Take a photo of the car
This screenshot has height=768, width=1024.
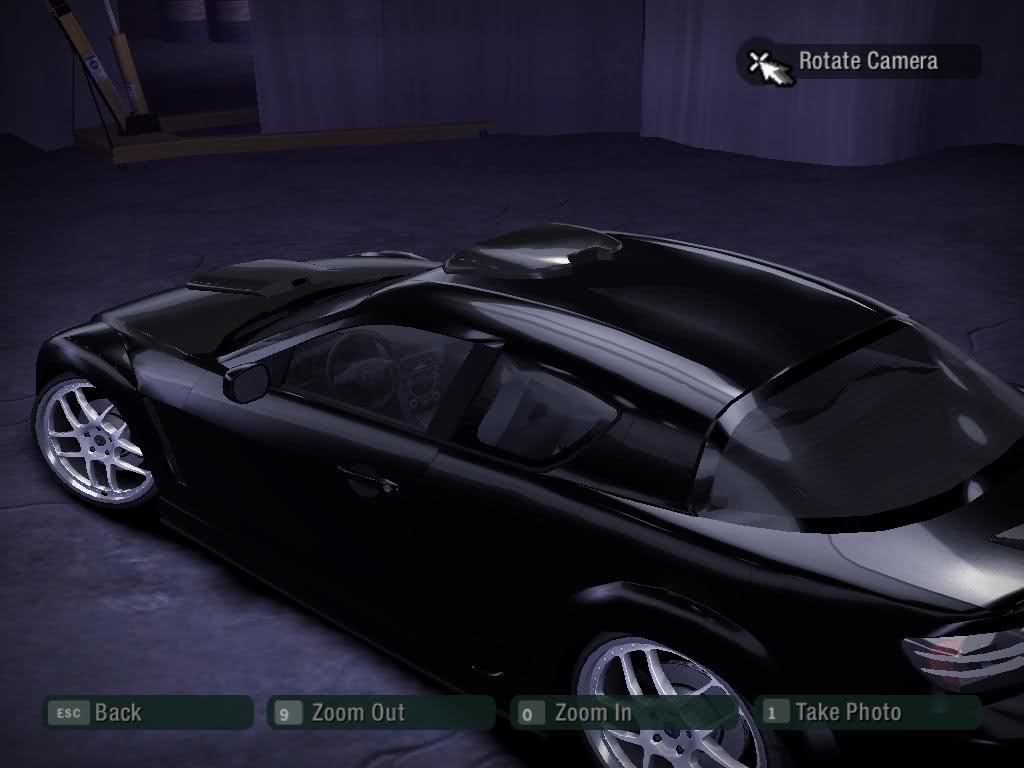click(x=868, y=713)
